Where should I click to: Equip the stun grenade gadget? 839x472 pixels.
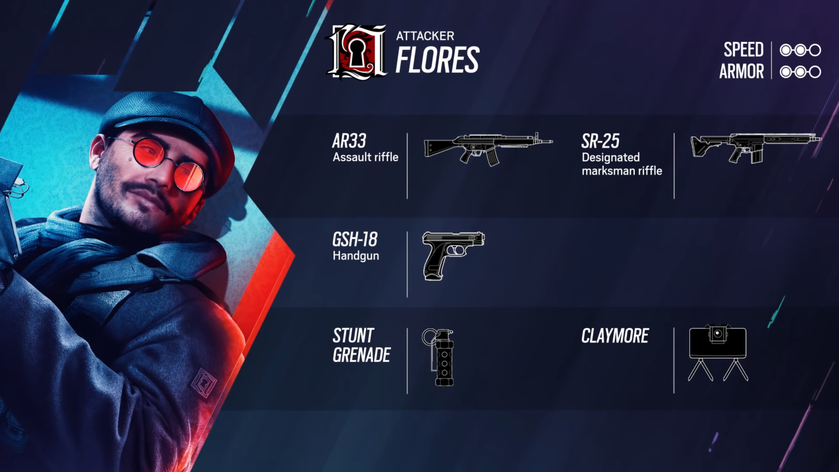coord(438,357)
